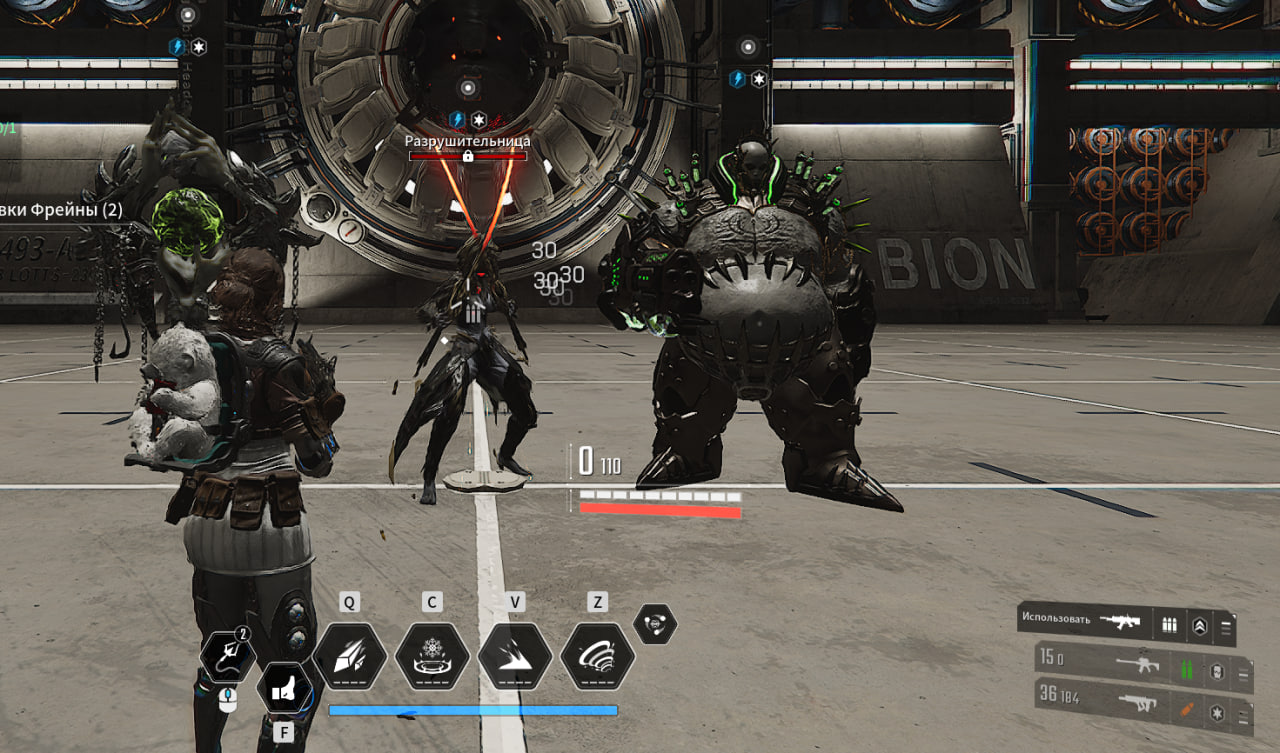Image resolution: width=1280 pixels, height=753 pixels.
Task: Activate the snowflake ring ability on C
Action: click(x=432, y=657)
